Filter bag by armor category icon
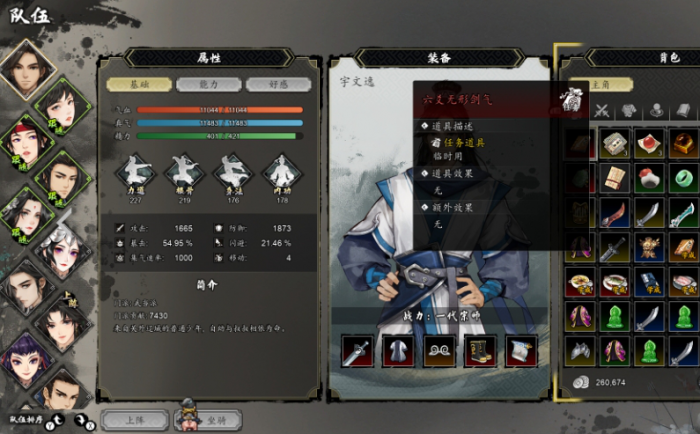Screen dimensions: 700x434 [x=629, y=110]
